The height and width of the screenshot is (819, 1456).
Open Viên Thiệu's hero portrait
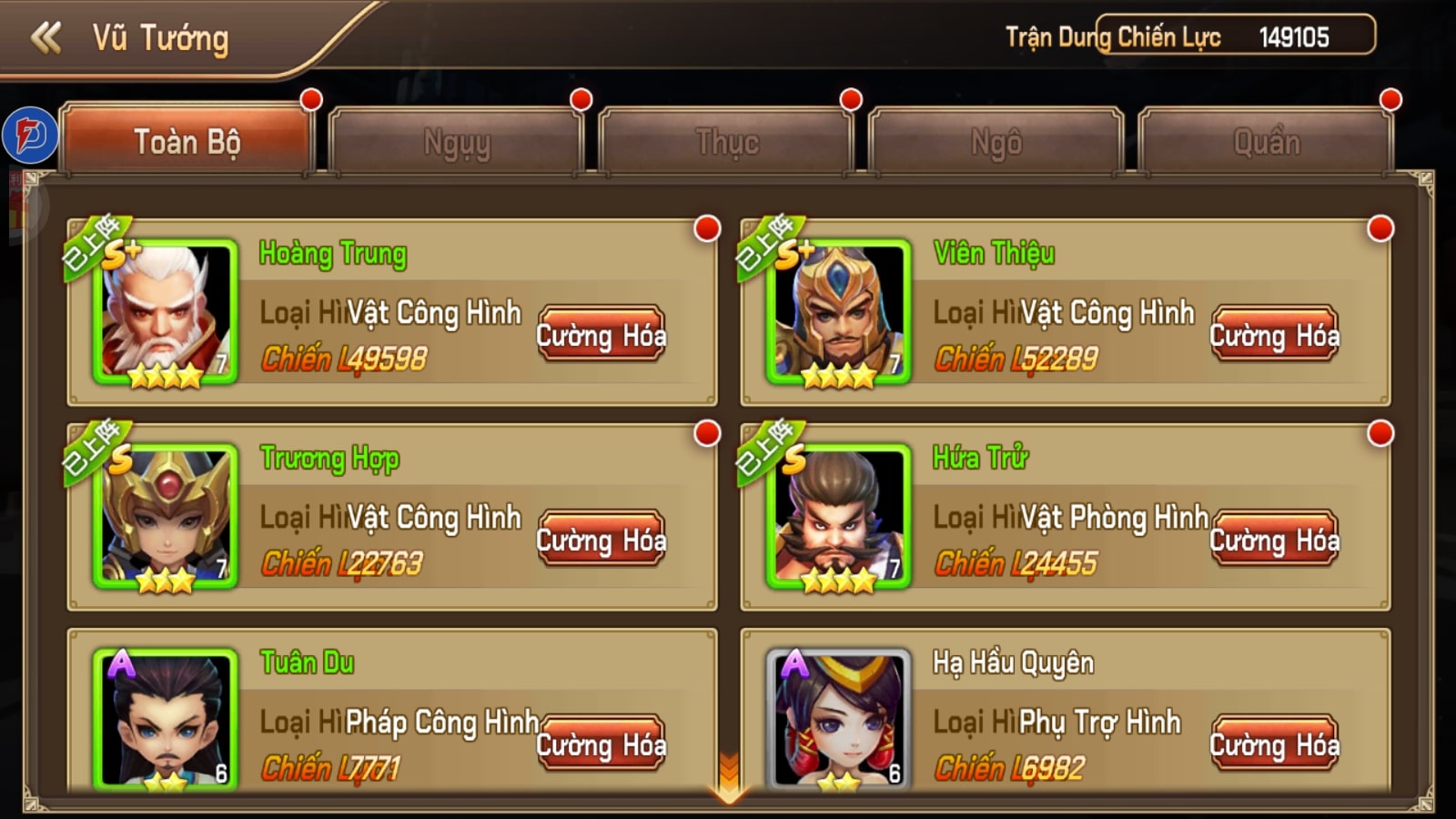[839, 311]
